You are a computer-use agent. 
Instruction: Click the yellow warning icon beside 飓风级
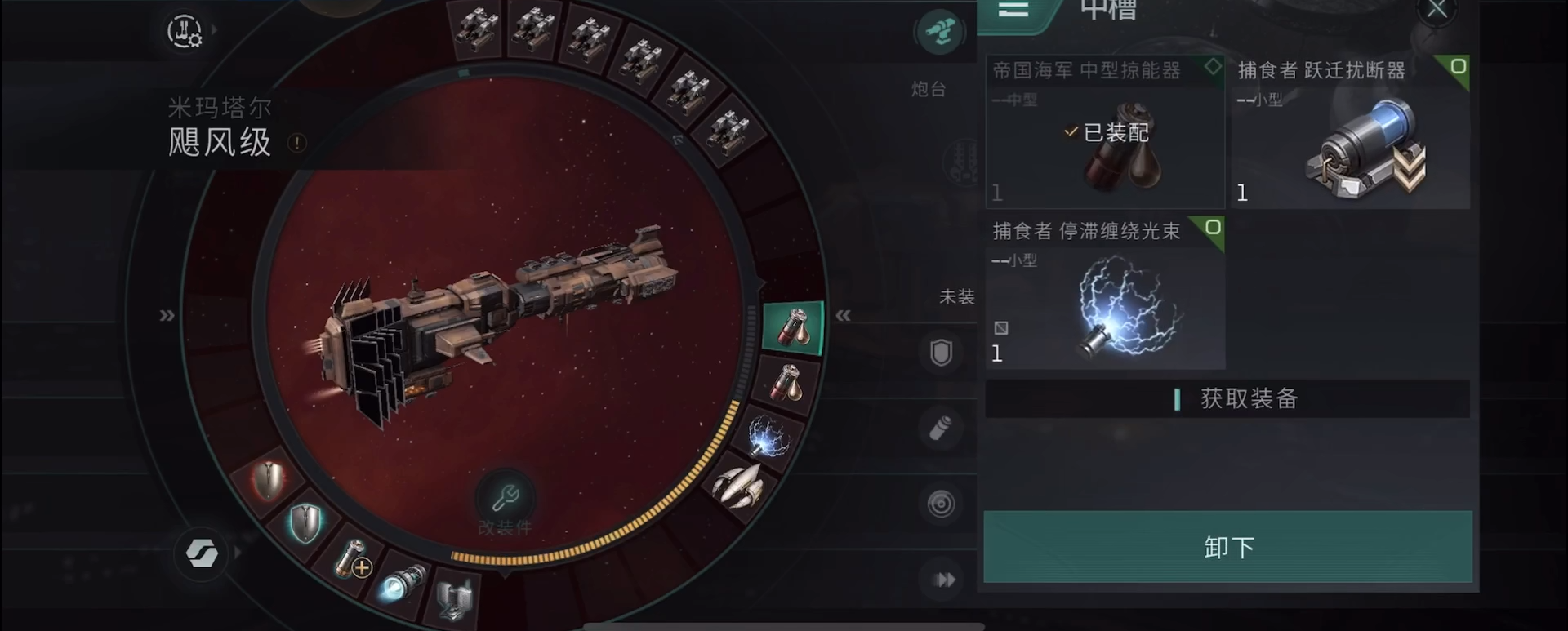coord(297,144)
